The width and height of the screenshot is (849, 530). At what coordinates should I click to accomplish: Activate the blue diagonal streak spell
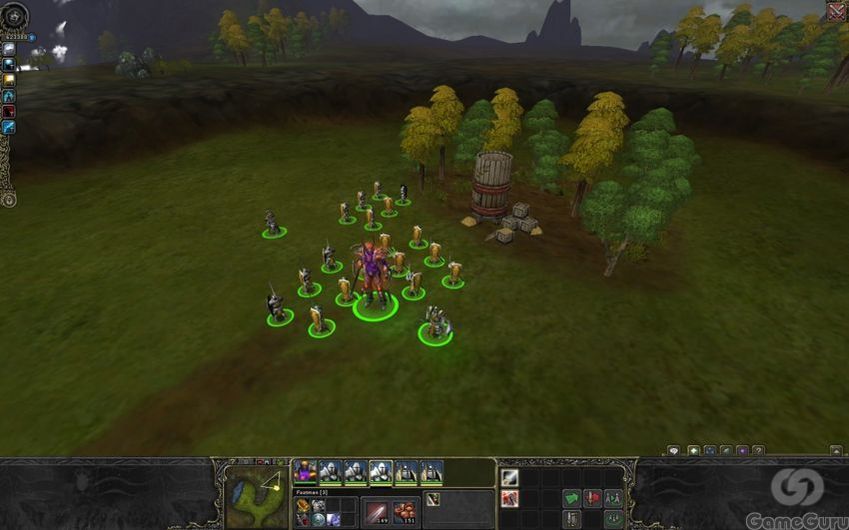click(x=9, y=127)
